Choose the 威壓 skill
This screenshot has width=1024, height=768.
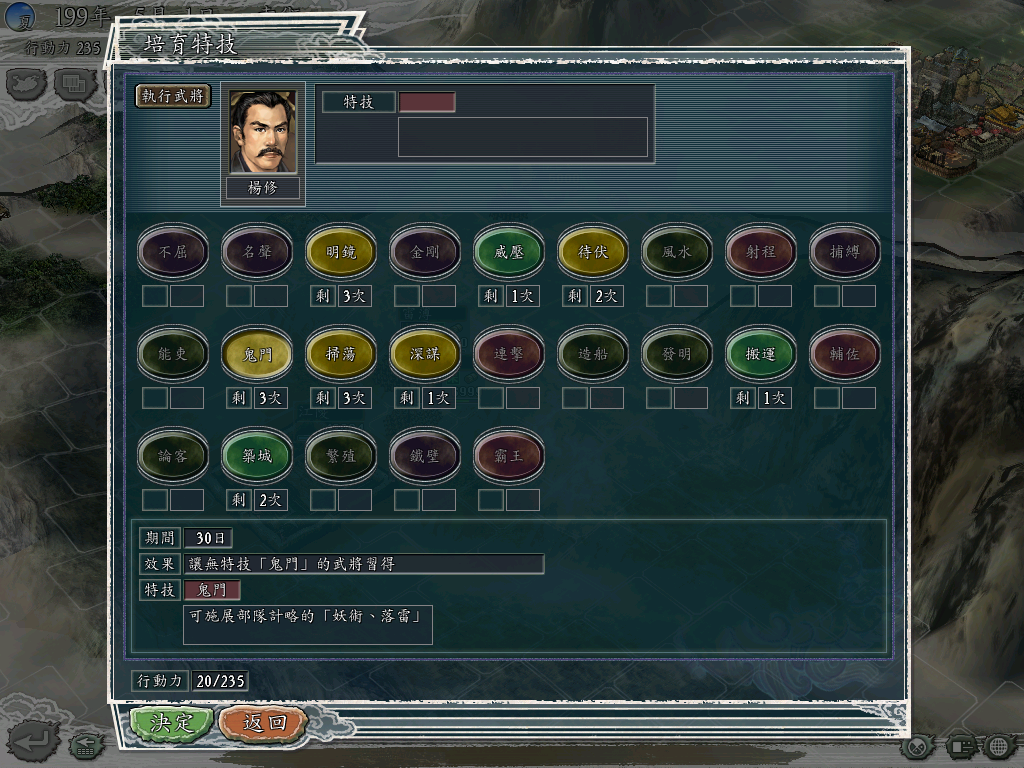point(509,252)
